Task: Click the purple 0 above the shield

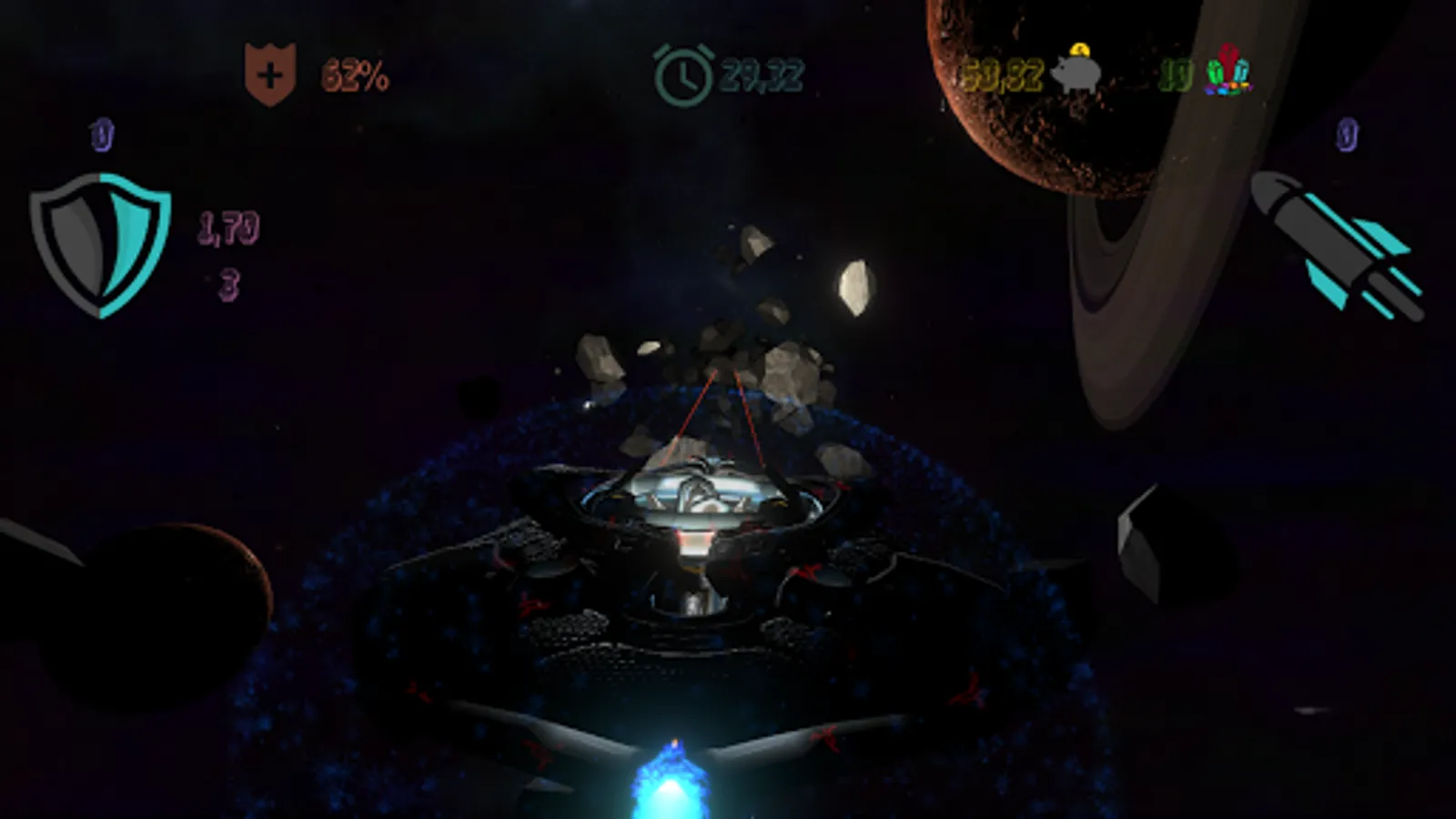Action: pyautogui.click(x=102, y=135)
